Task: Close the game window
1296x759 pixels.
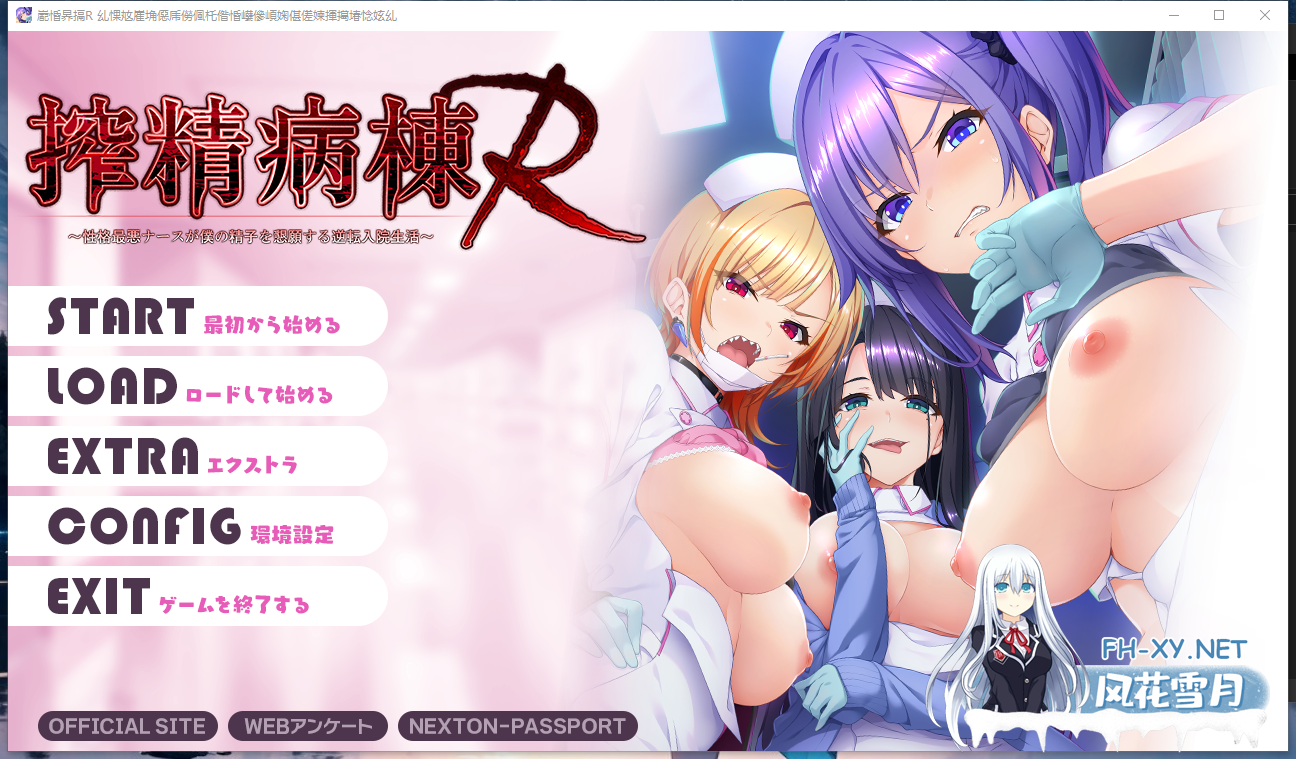Action: pos(1266,15)
